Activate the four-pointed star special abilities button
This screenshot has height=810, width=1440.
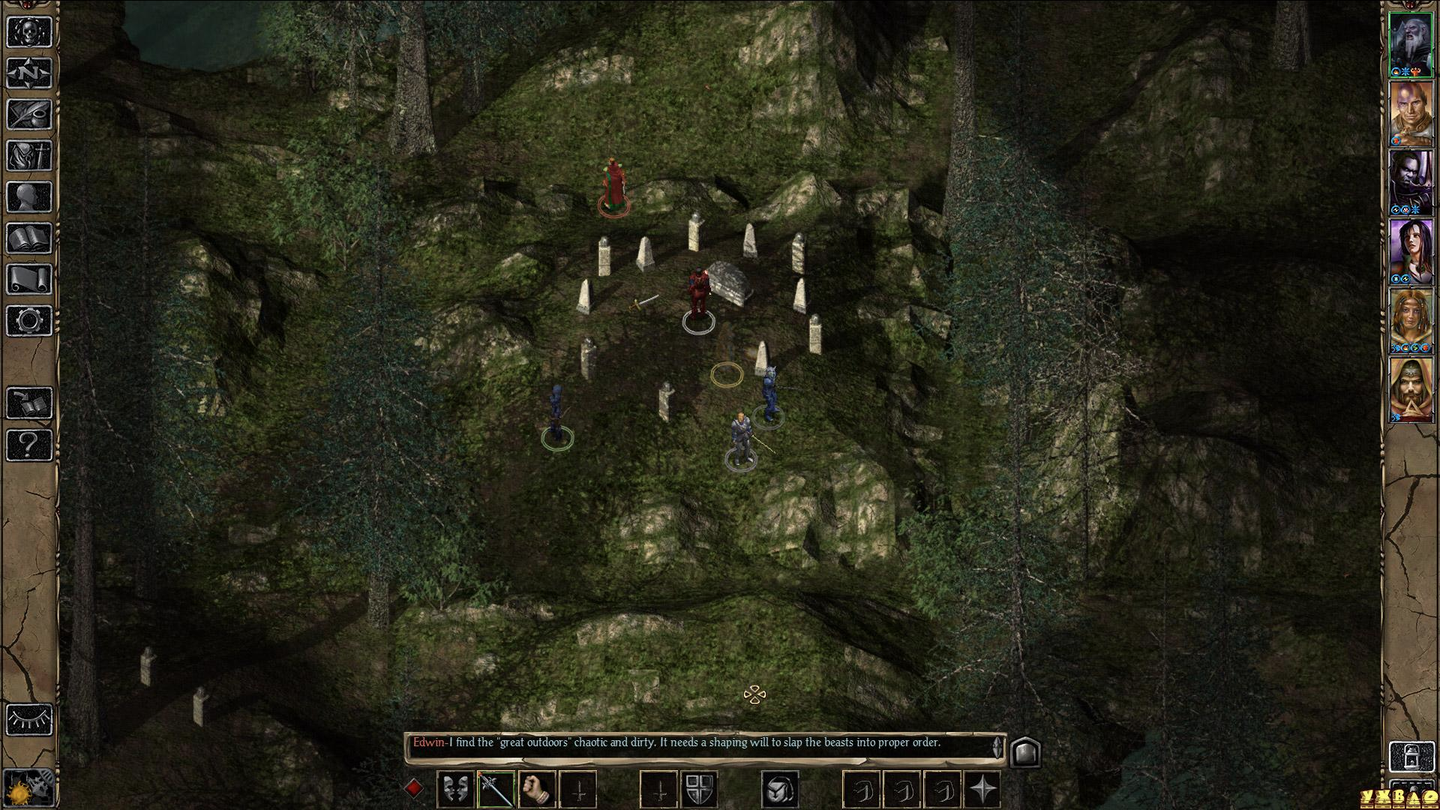click(x=983, y=789)
